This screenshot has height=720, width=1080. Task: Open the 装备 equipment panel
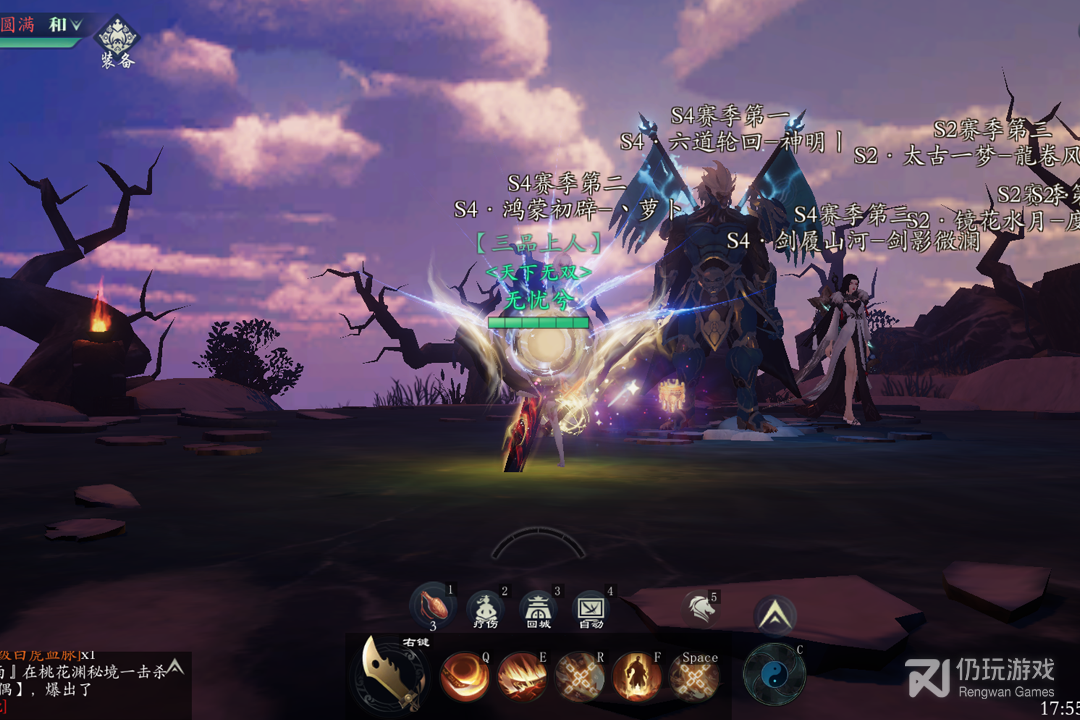pos(117,40)
